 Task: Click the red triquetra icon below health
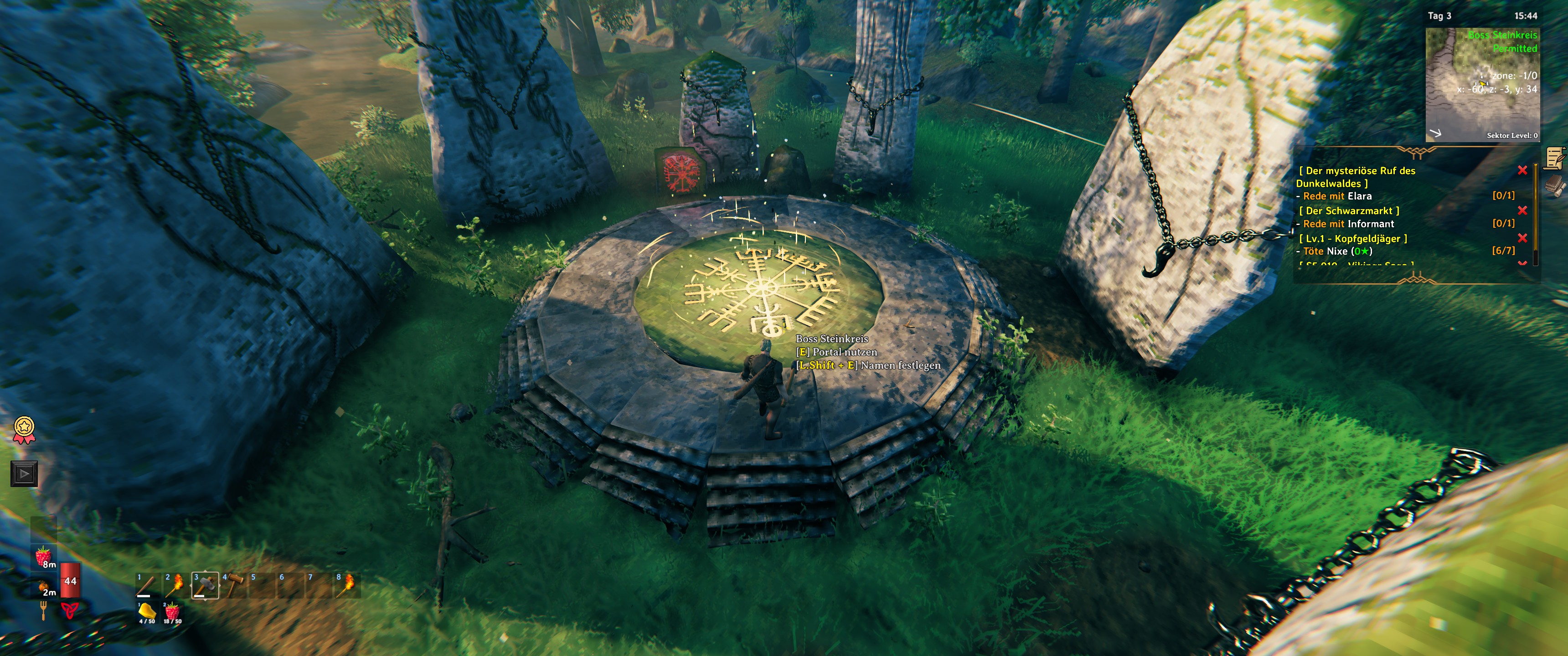tap(69, 610)
